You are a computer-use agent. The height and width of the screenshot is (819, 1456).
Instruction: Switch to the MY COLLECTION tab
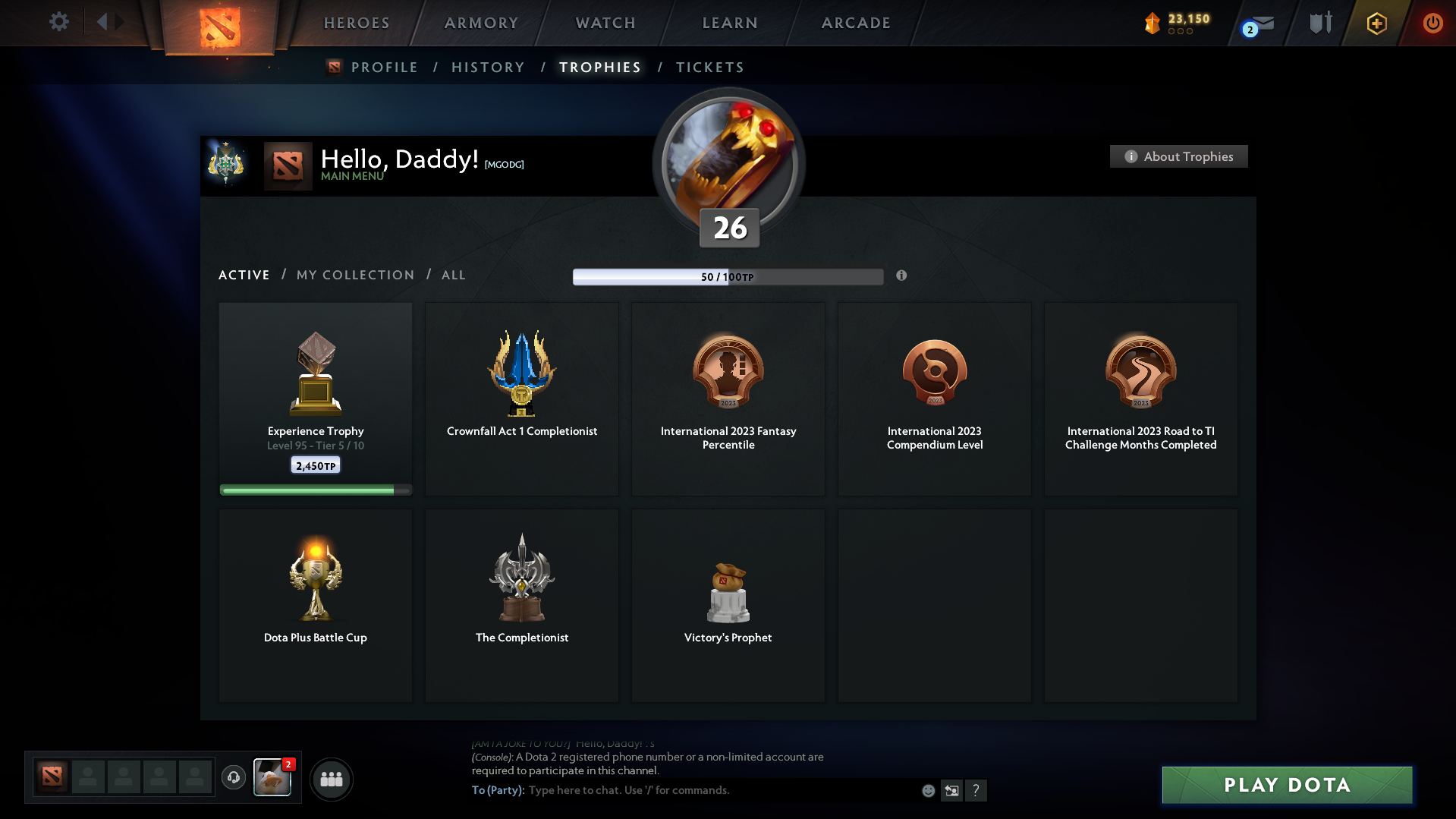pos(354,276)
